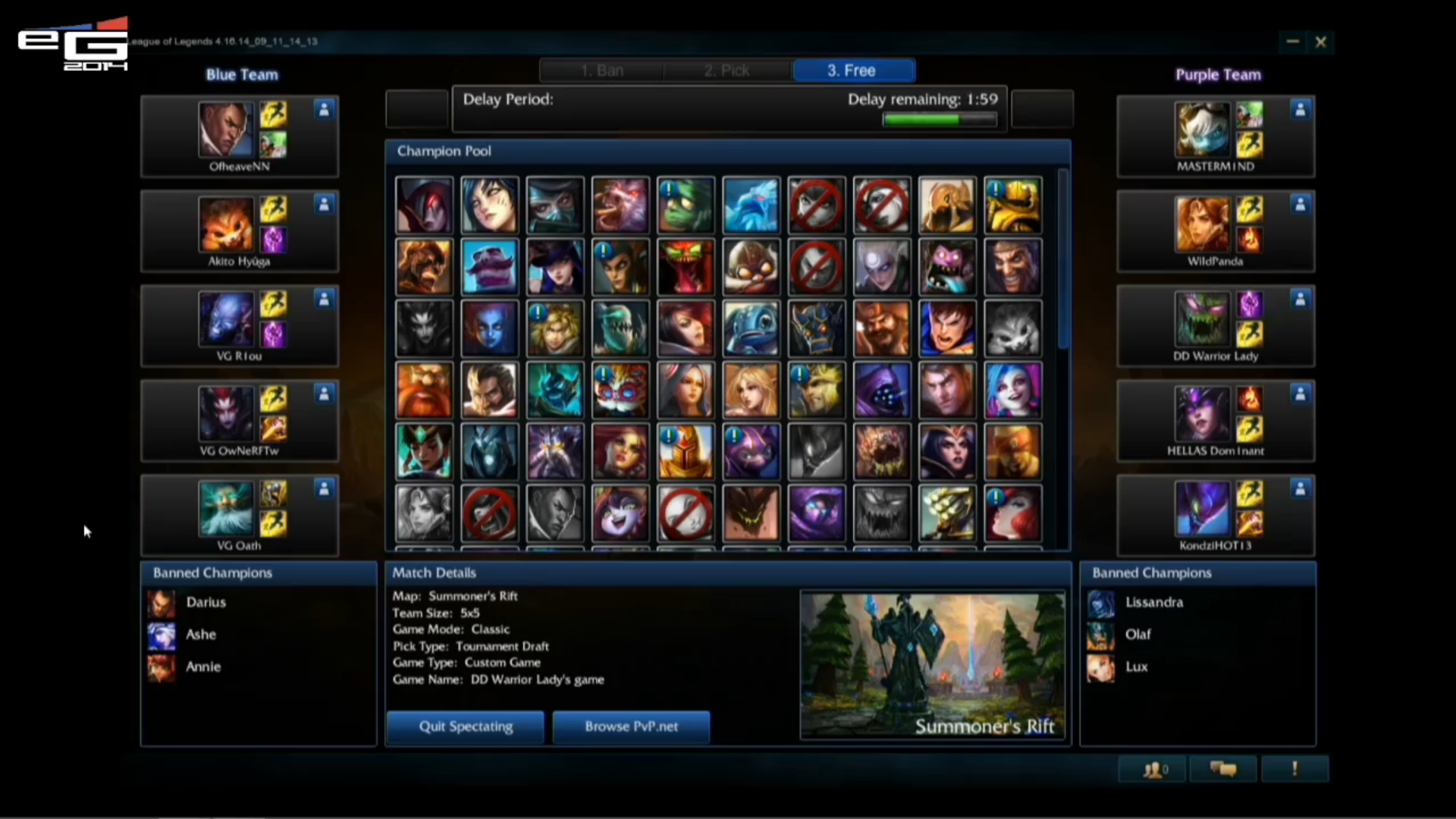Click the eG 2014 logo
Image resolution: width=1456 pixels, height=819 pixels.
[x=72, y=43]
